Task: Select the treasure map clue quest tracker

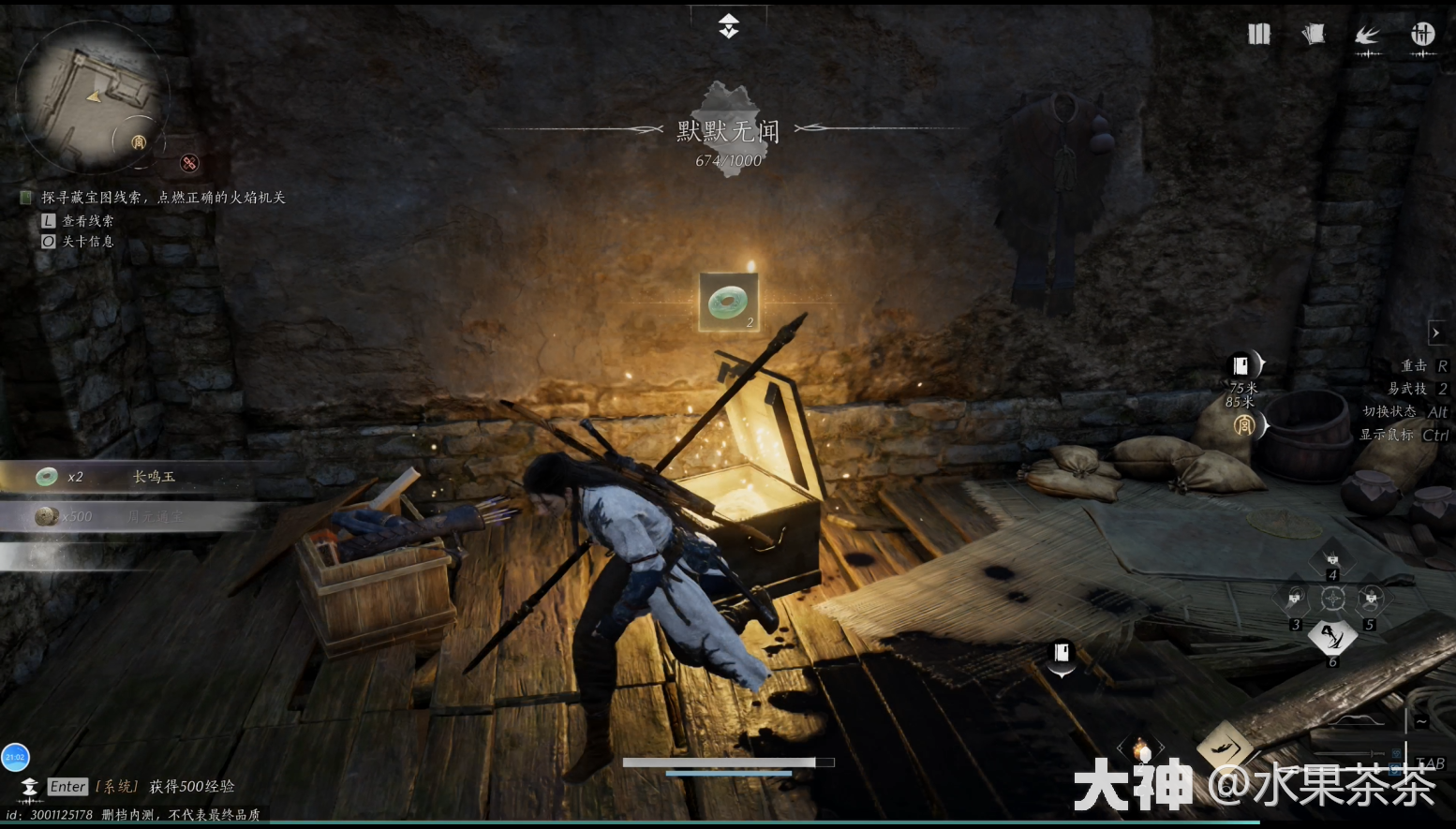Action: 163,198
